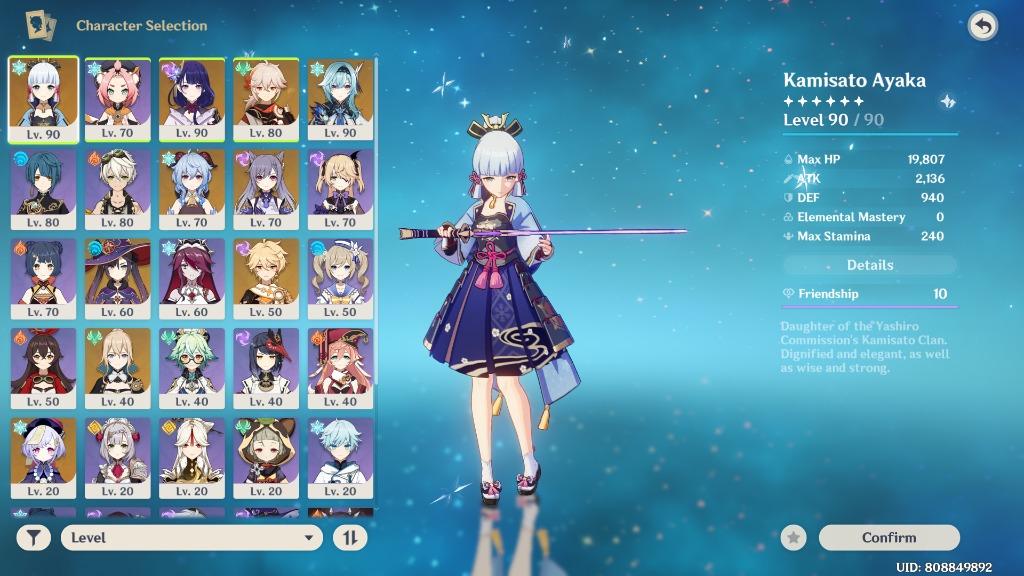The height and width of the screenshot is (576, 1024).
Task: Confirm the selected character
Action: pyautogui.click(x=889, y=538)
